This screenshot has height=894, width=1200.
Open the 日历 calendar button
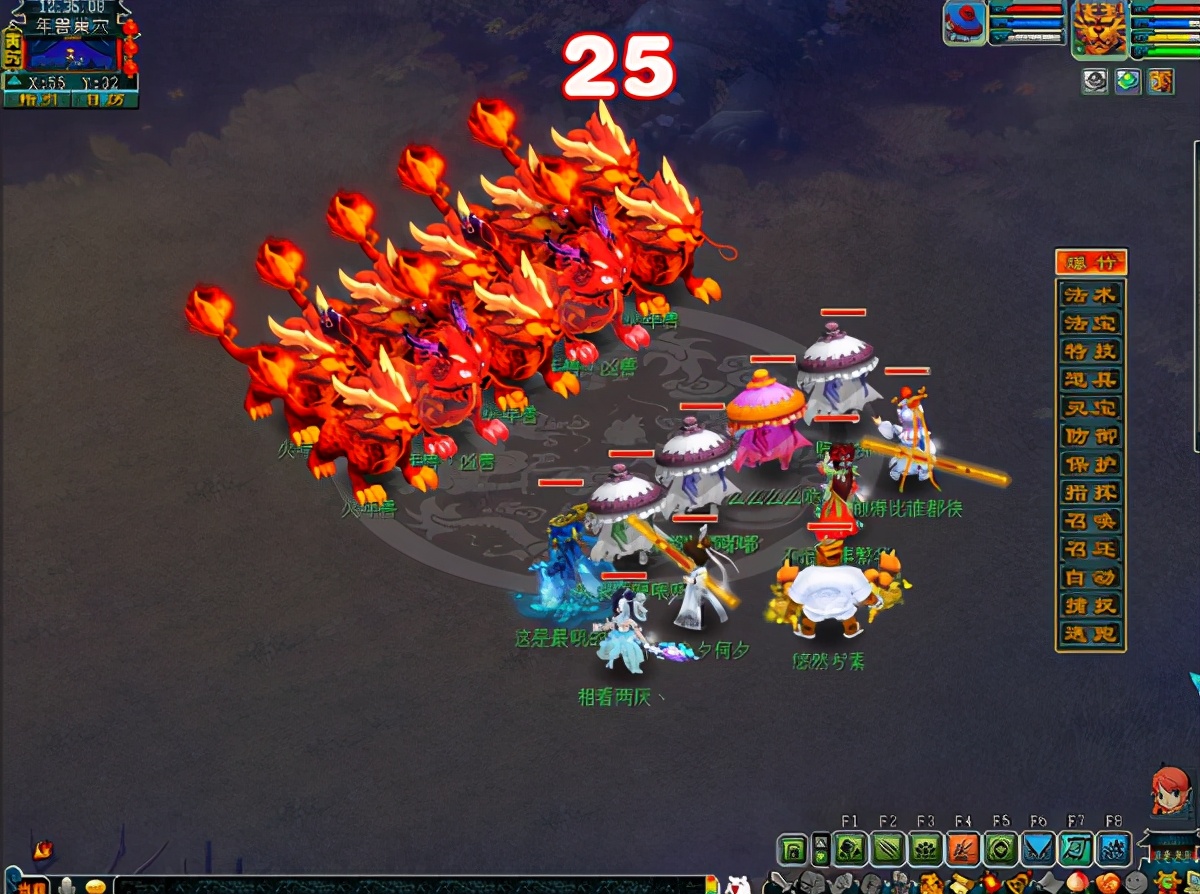click(104, 99)
